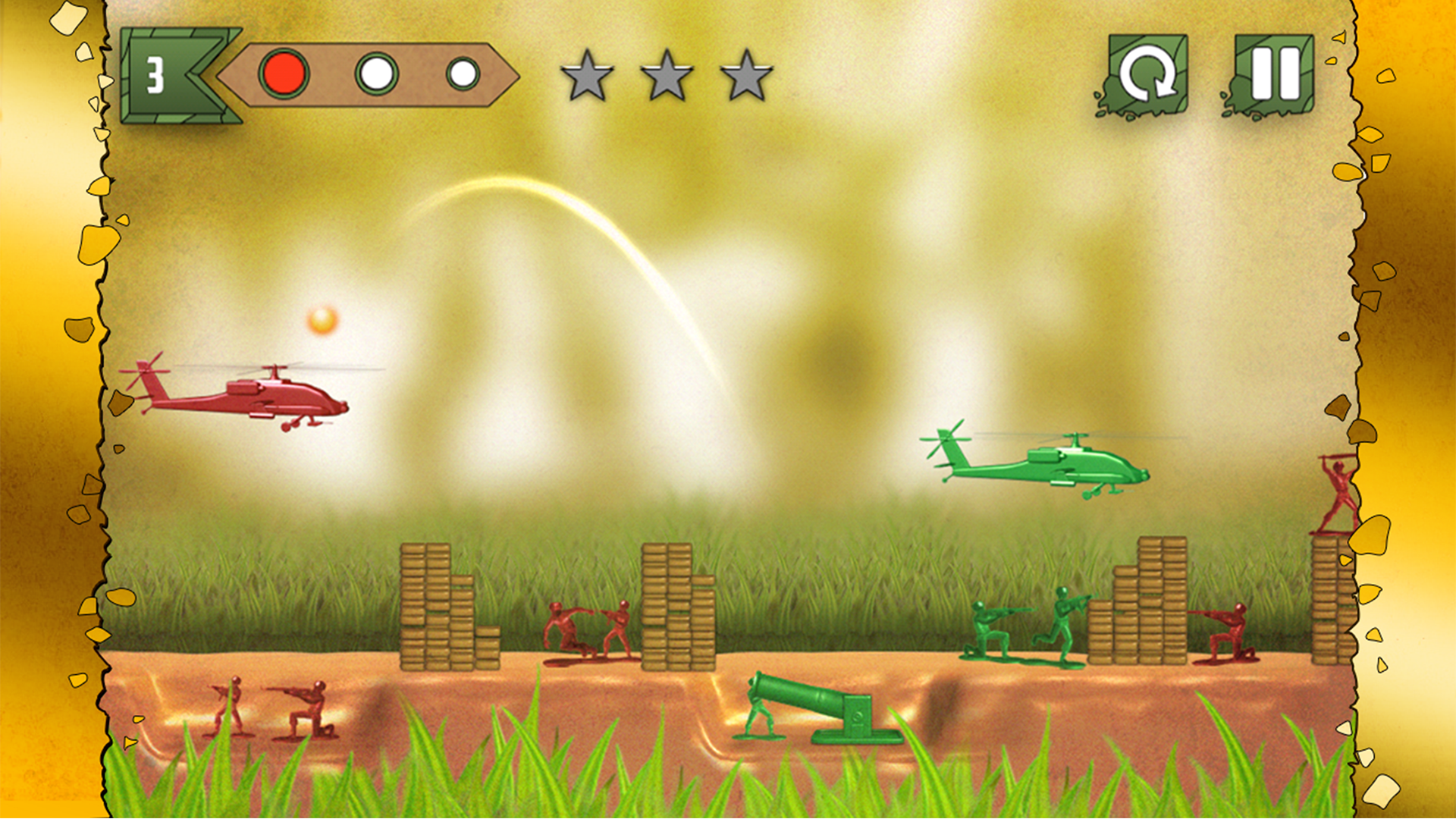Click the flying fireball projectile
The image size is (1456, 819).
pyautogui.click(x=322, y=322)
